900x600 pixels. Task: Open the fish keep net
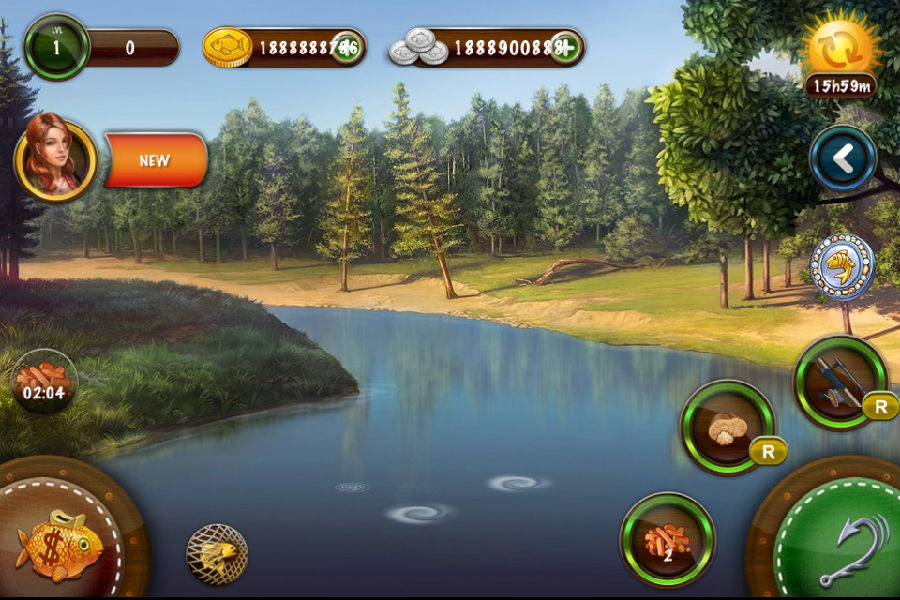(217, 554)
